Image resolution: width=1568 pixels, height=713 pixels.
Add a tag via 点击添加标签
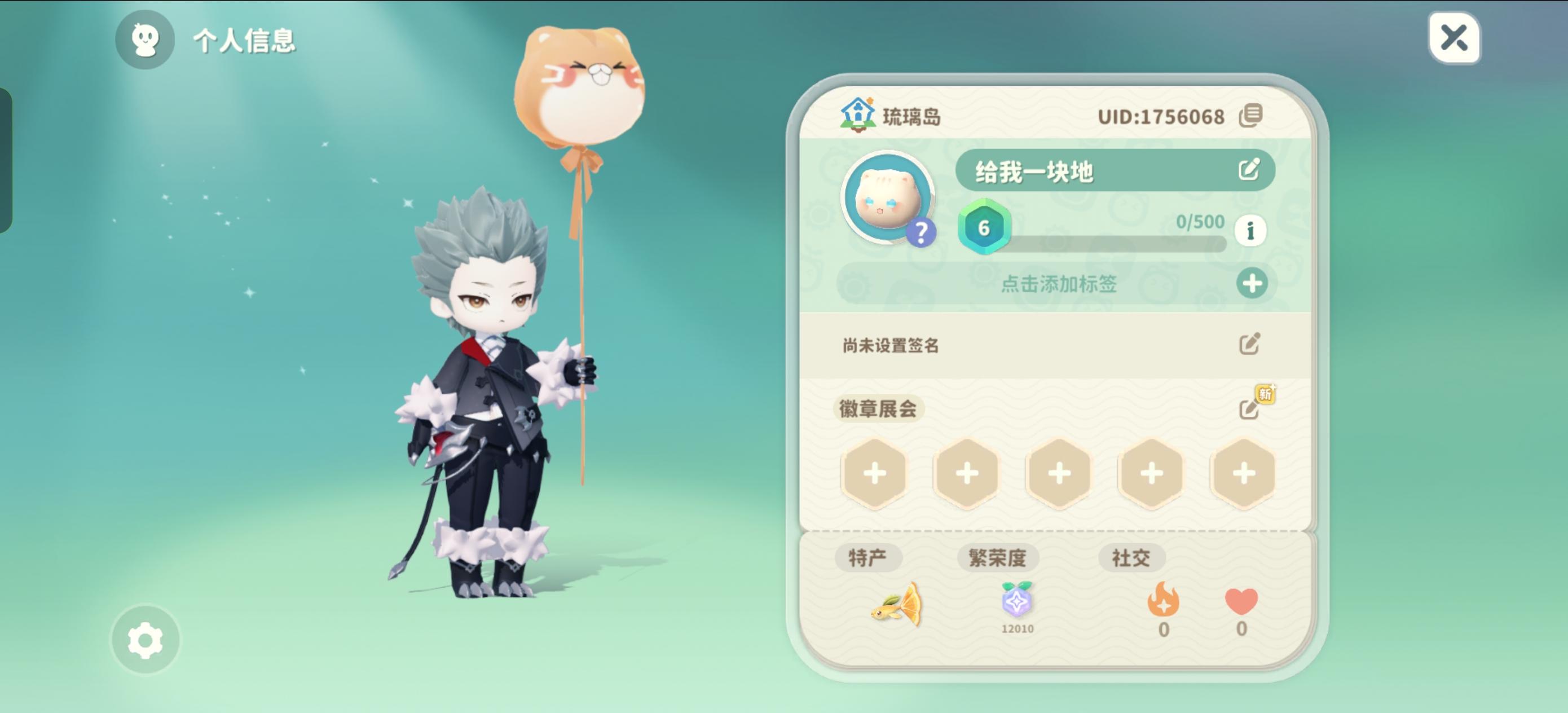[1059, 284]
